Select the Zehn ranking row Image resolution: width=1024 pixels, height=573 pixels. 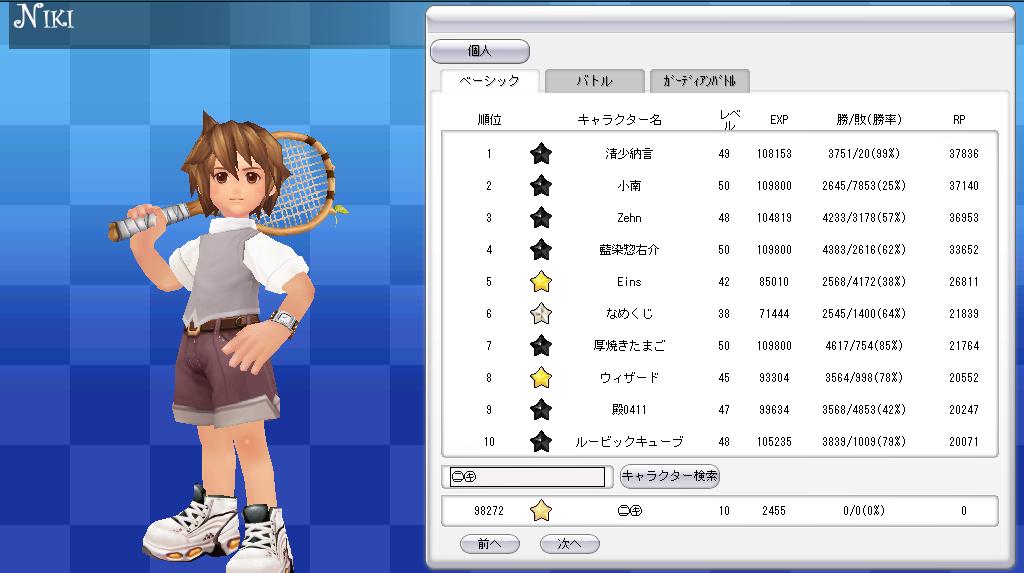pyautogui.click(x=629, y=218)
